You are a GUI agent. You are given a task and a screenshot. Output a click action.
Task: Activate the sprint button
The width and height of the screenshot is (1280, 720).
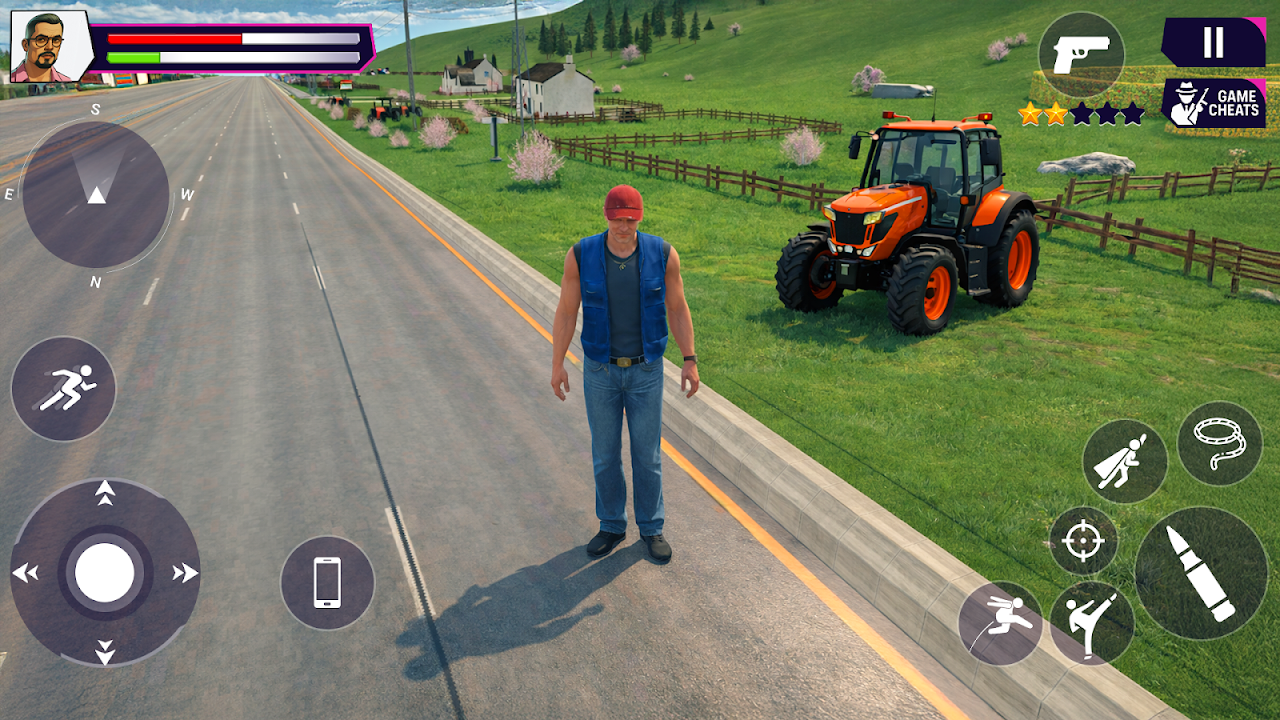coord(63,388)
